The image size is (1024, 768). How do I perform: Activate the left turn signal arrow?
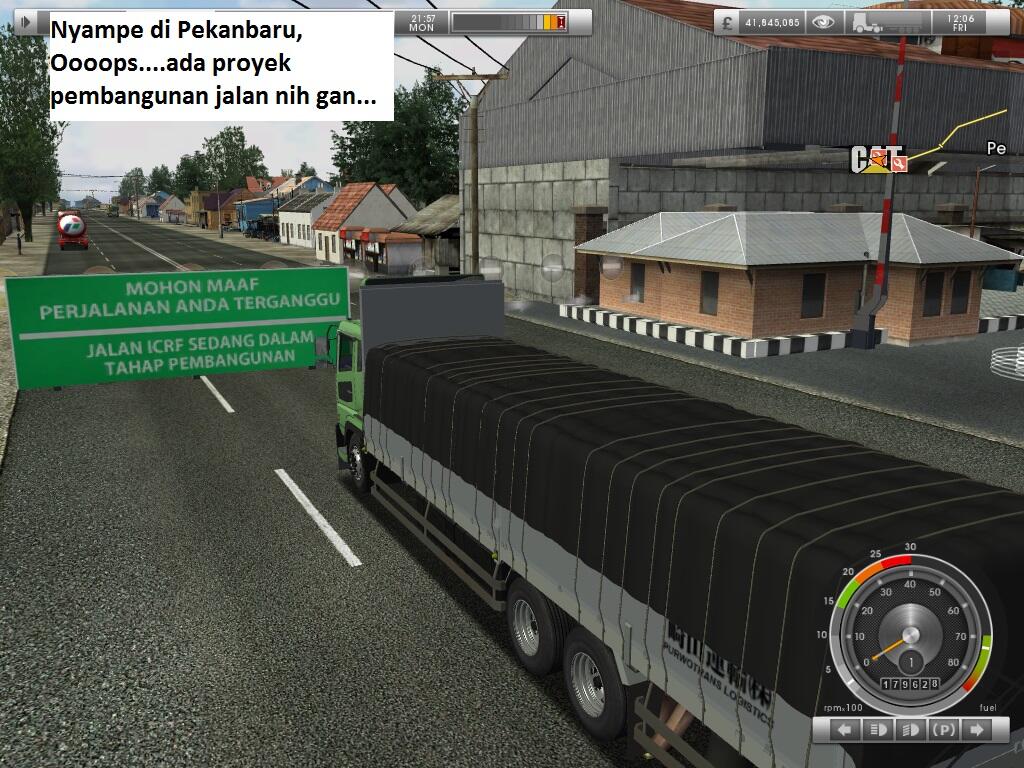tap(845, 731)
